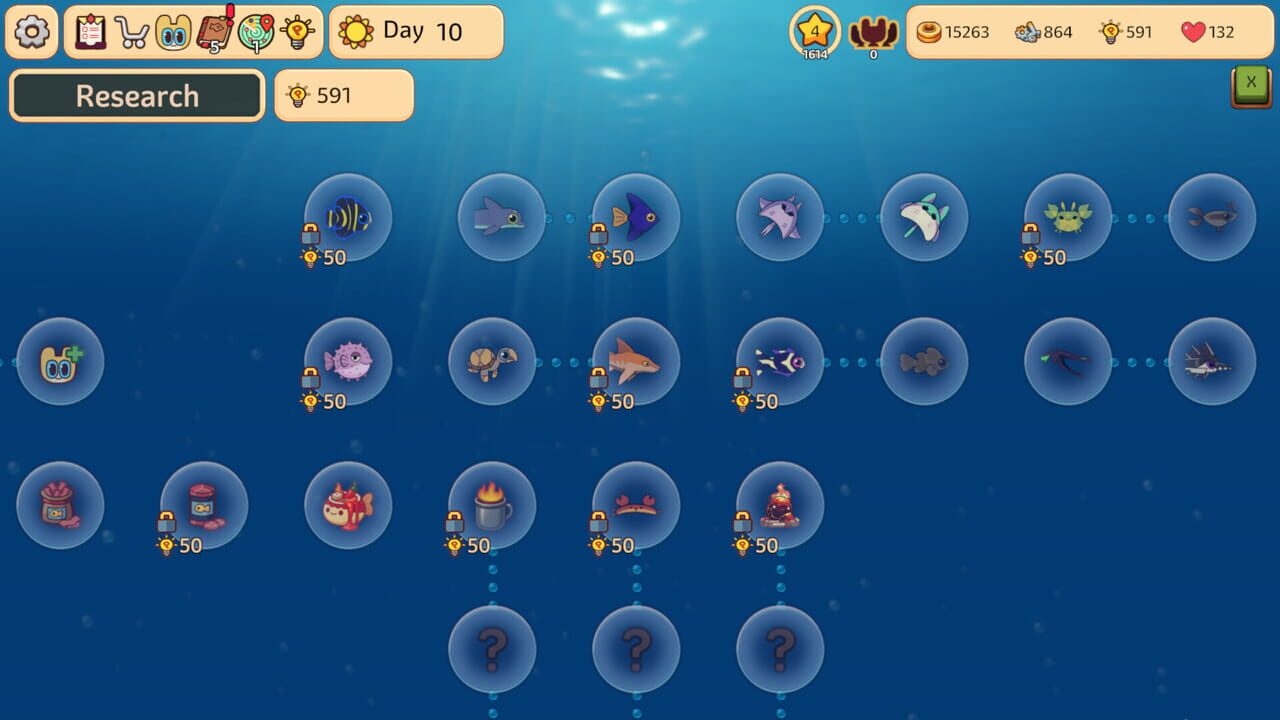Viewport: 1280px width, 720px height.
Task: Open the map icon showing 1 marker
Action: point(254,31)
